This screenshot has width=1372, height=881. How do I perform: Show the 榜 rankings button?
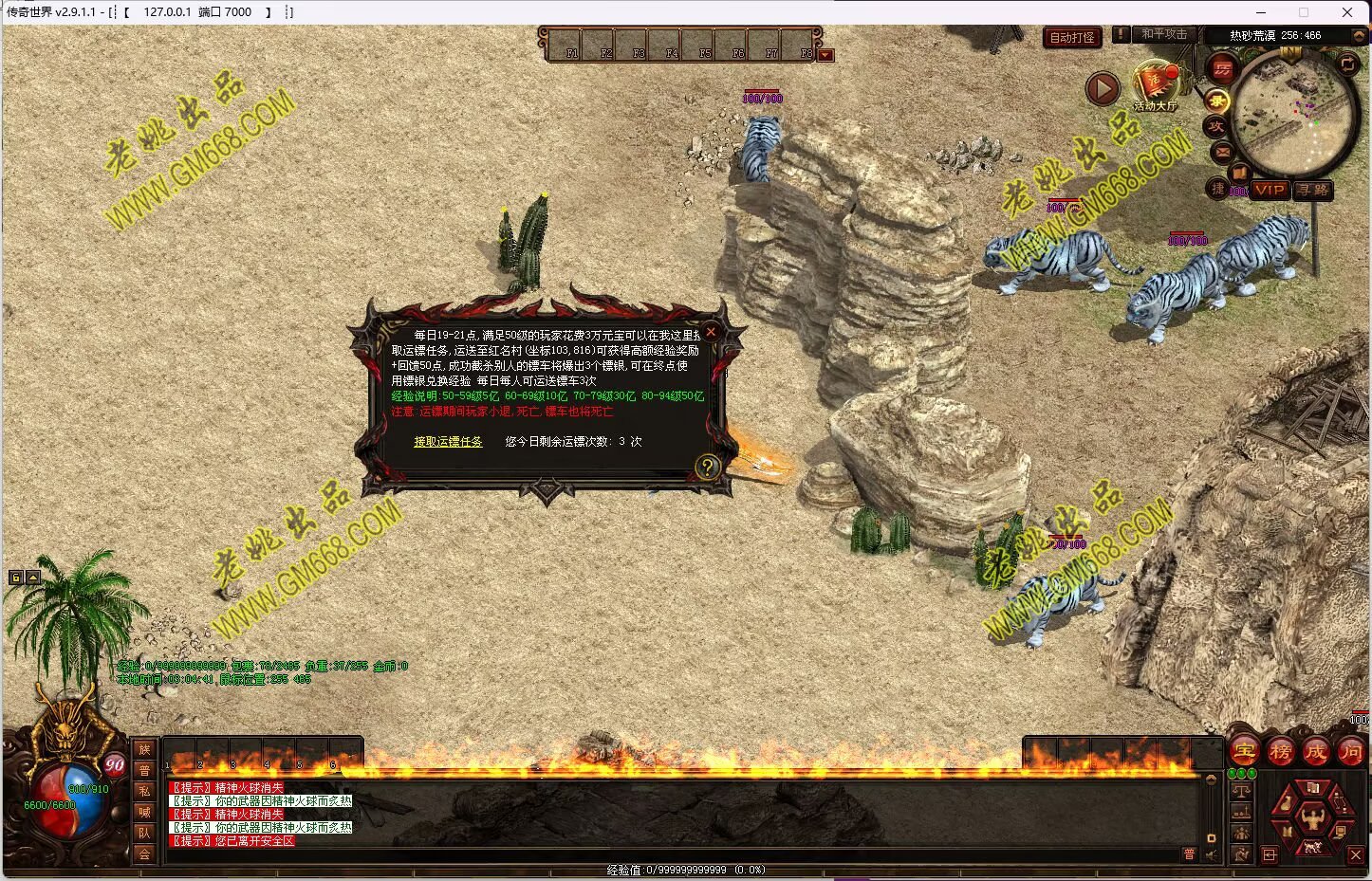click(1280, 752)
